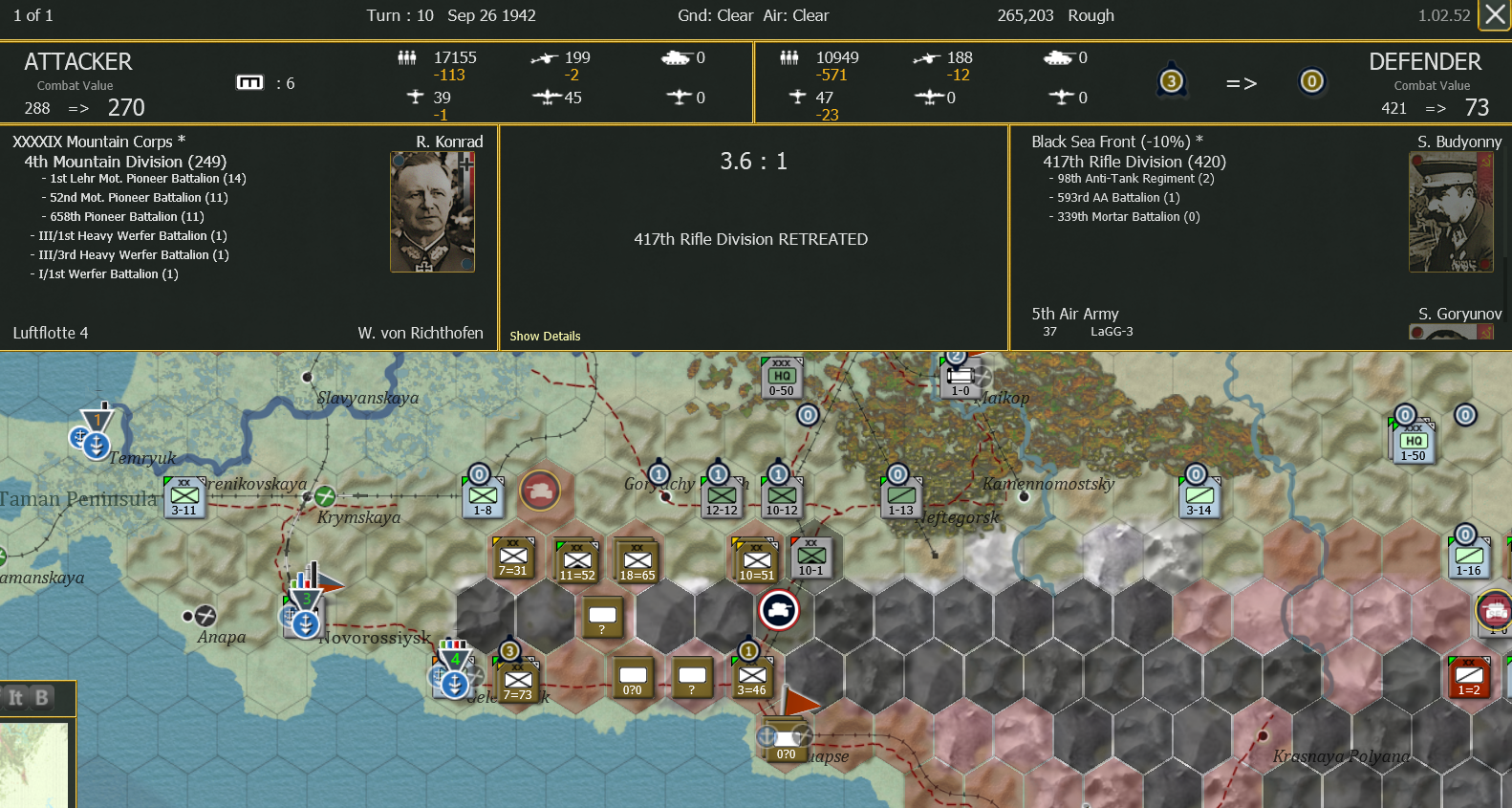The height and width of the screenshot is (808, 1512).
Task: Click the attacker aircraft icon next to 199
Action: 545,57
